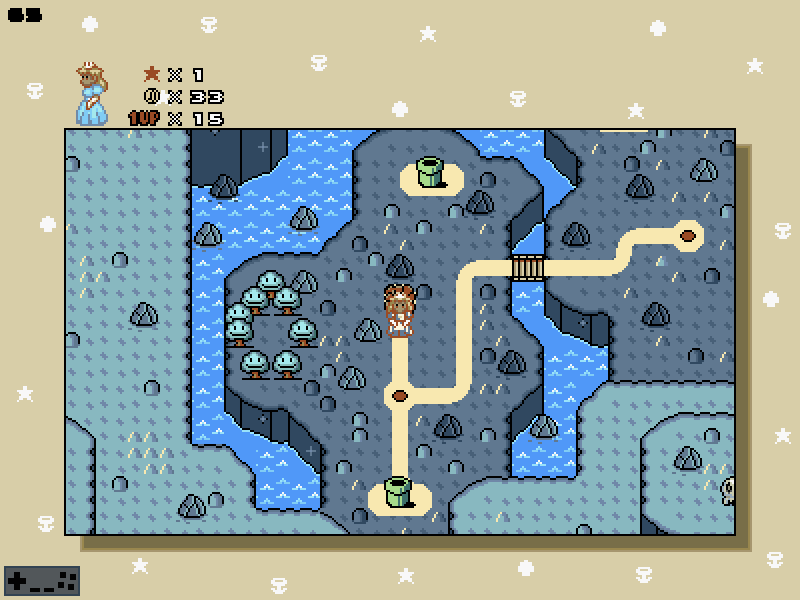
Task: Enter the green pipe connected to the sand path
Action: [x=398, y=492]
